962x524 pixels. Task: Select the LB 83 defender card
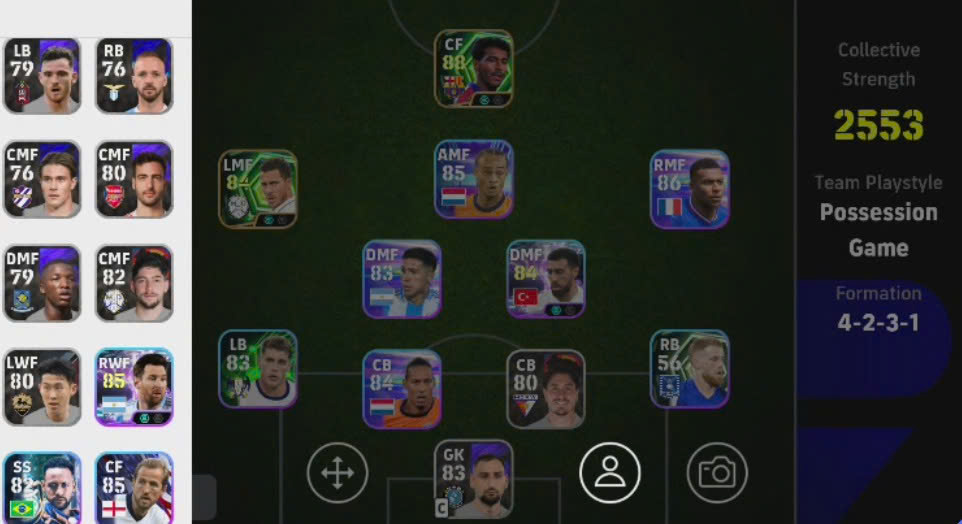coord(258,369)
